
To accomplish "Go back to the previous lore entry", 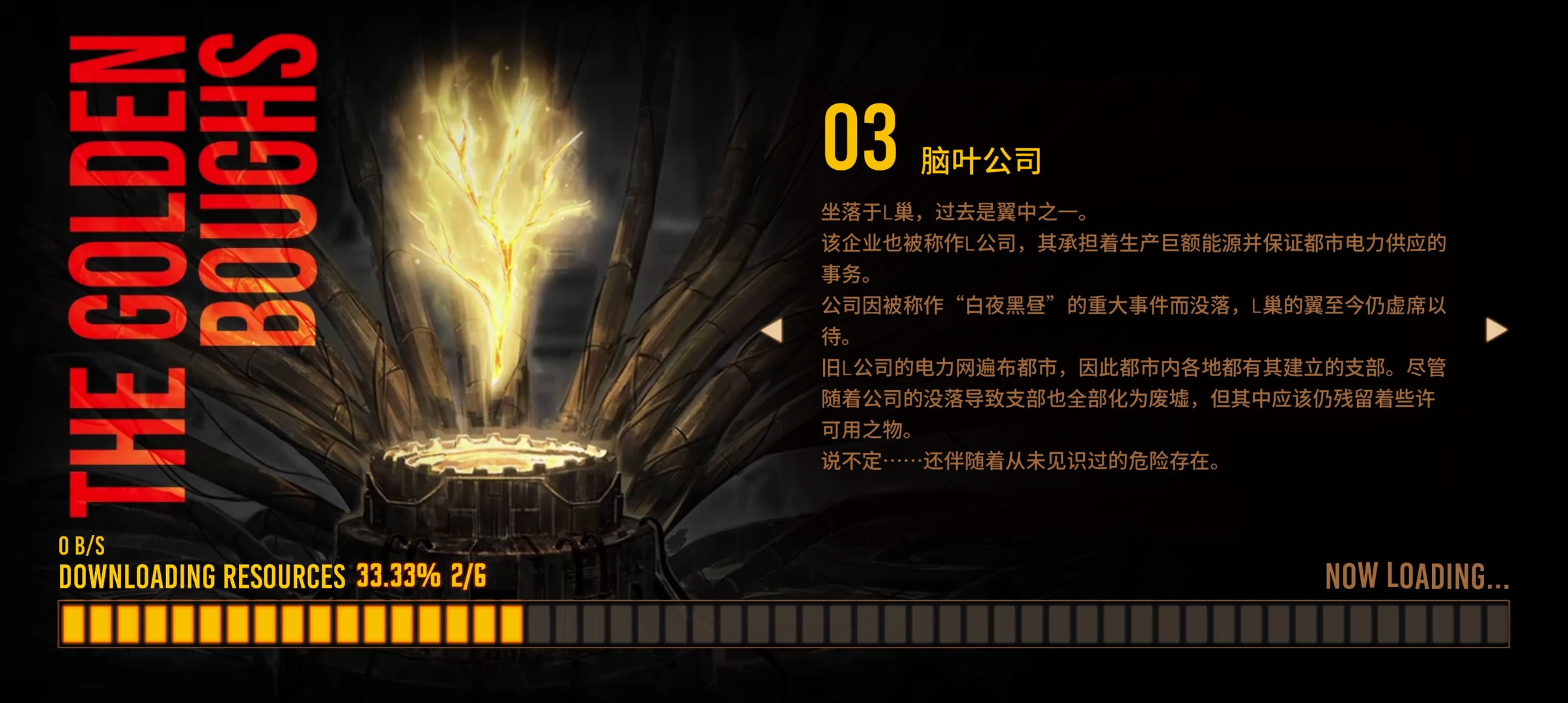I will 775,332.
